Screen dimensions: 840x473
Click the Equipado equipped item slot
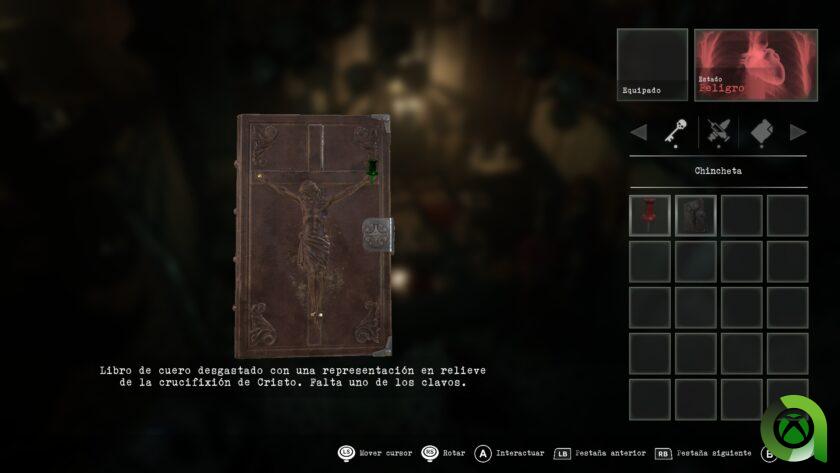[652, 65]
